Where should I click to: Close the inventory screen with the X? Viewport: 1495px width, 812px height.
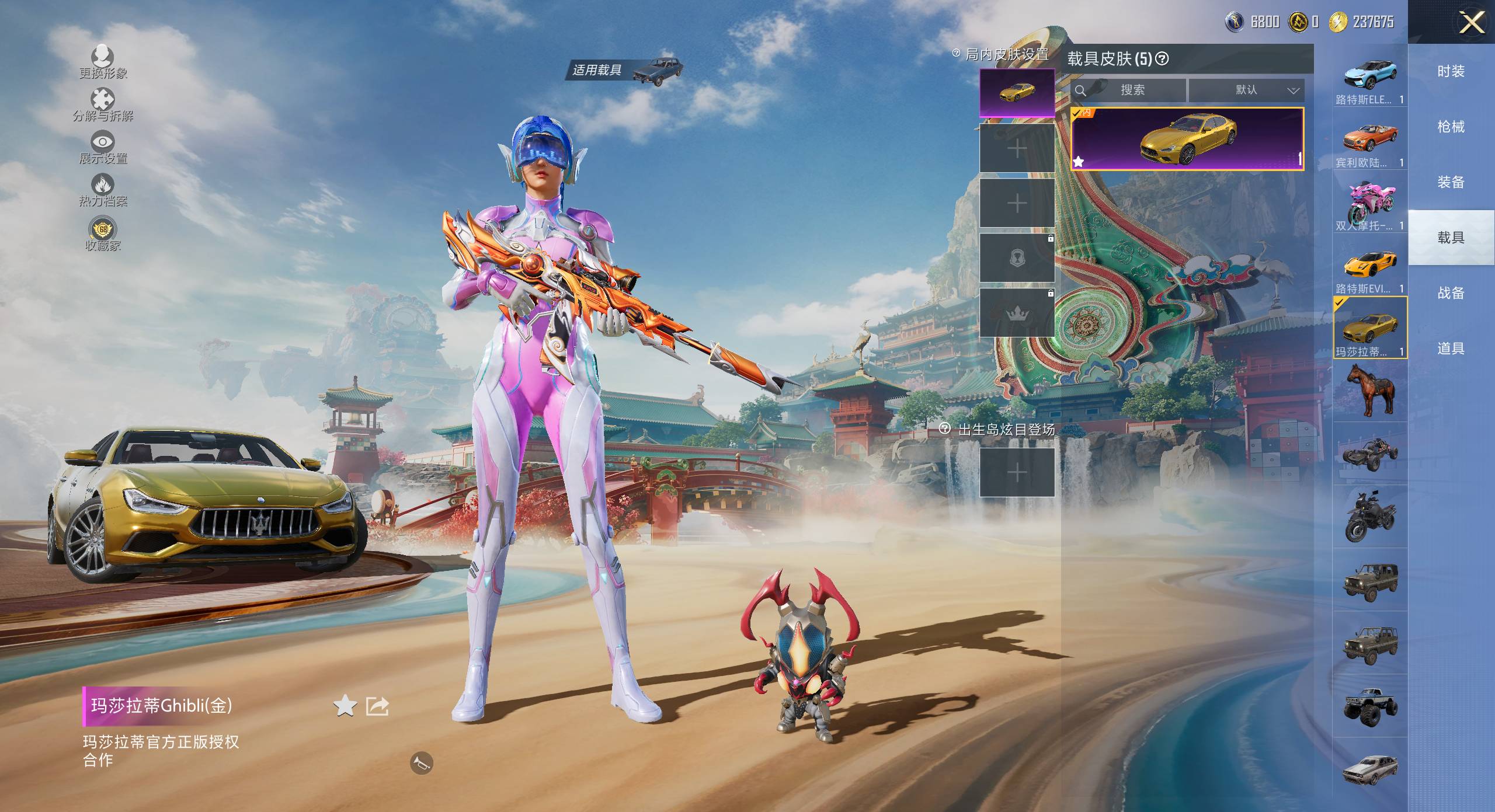(x=1472, y=23)
